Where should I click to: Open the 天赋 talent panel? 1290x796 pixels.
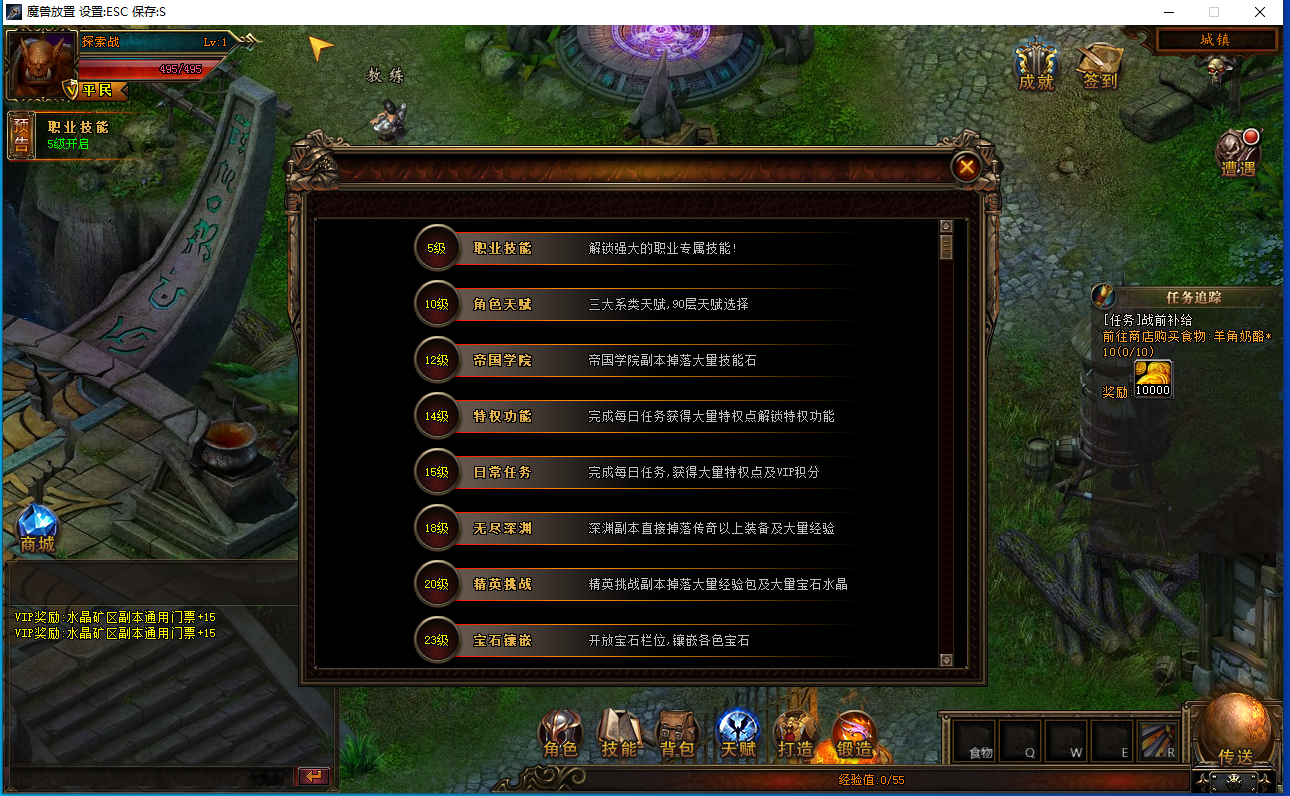(x=738, y=734)
